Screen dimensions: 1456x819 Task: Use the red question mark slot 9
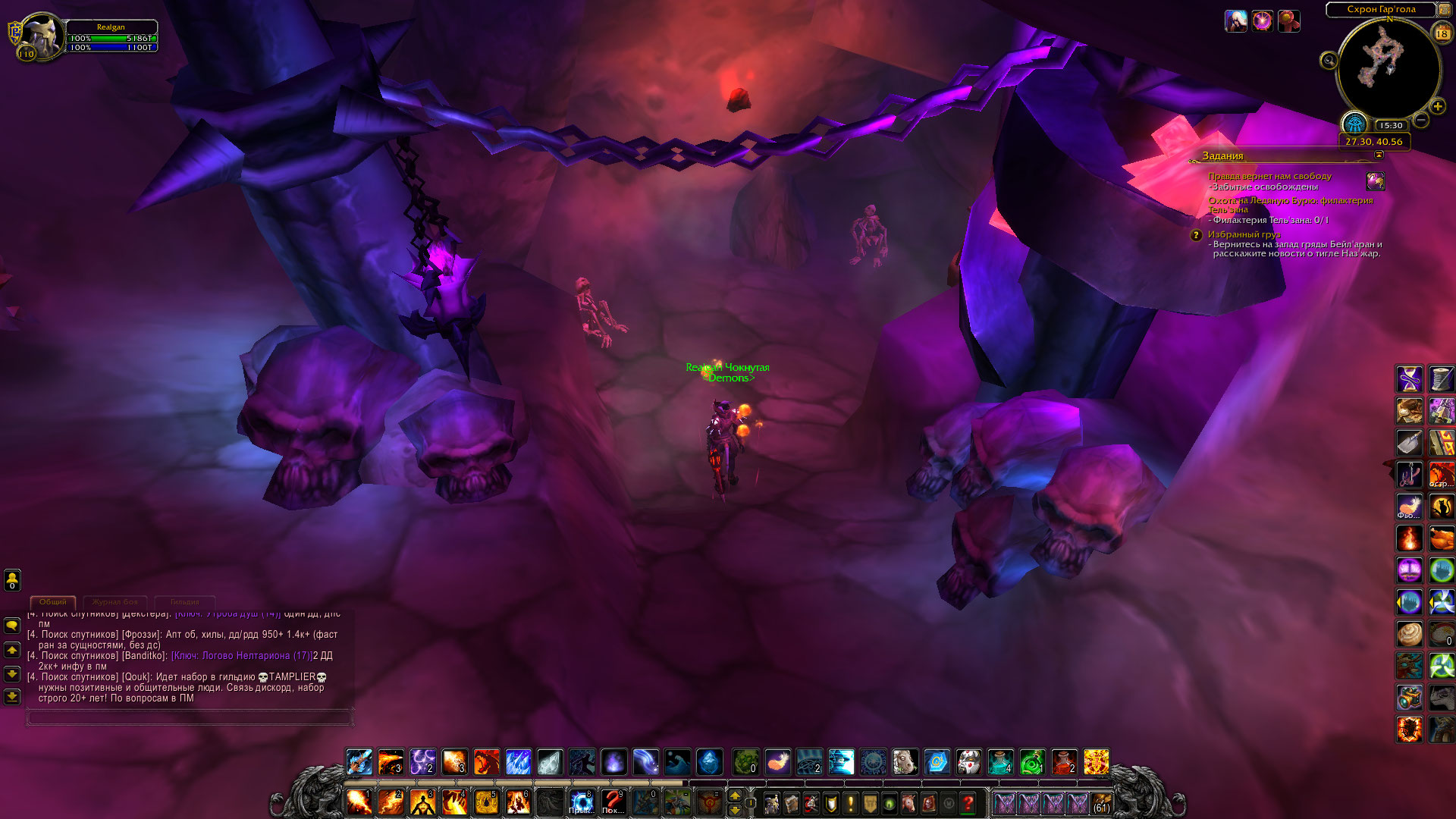pyautogui.click(x=613, y=802)
